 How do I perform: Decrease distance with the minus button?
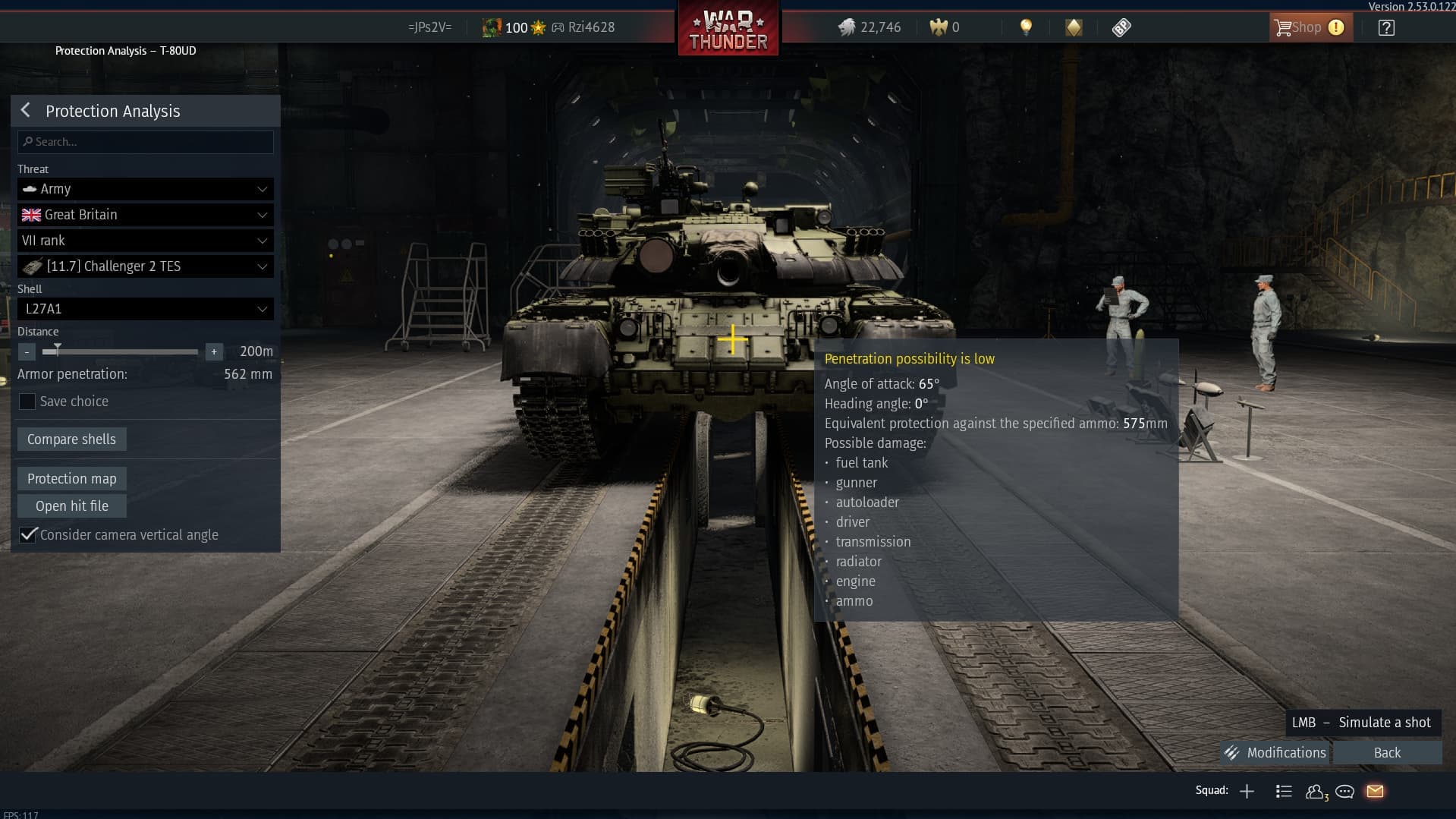point(27,352)
